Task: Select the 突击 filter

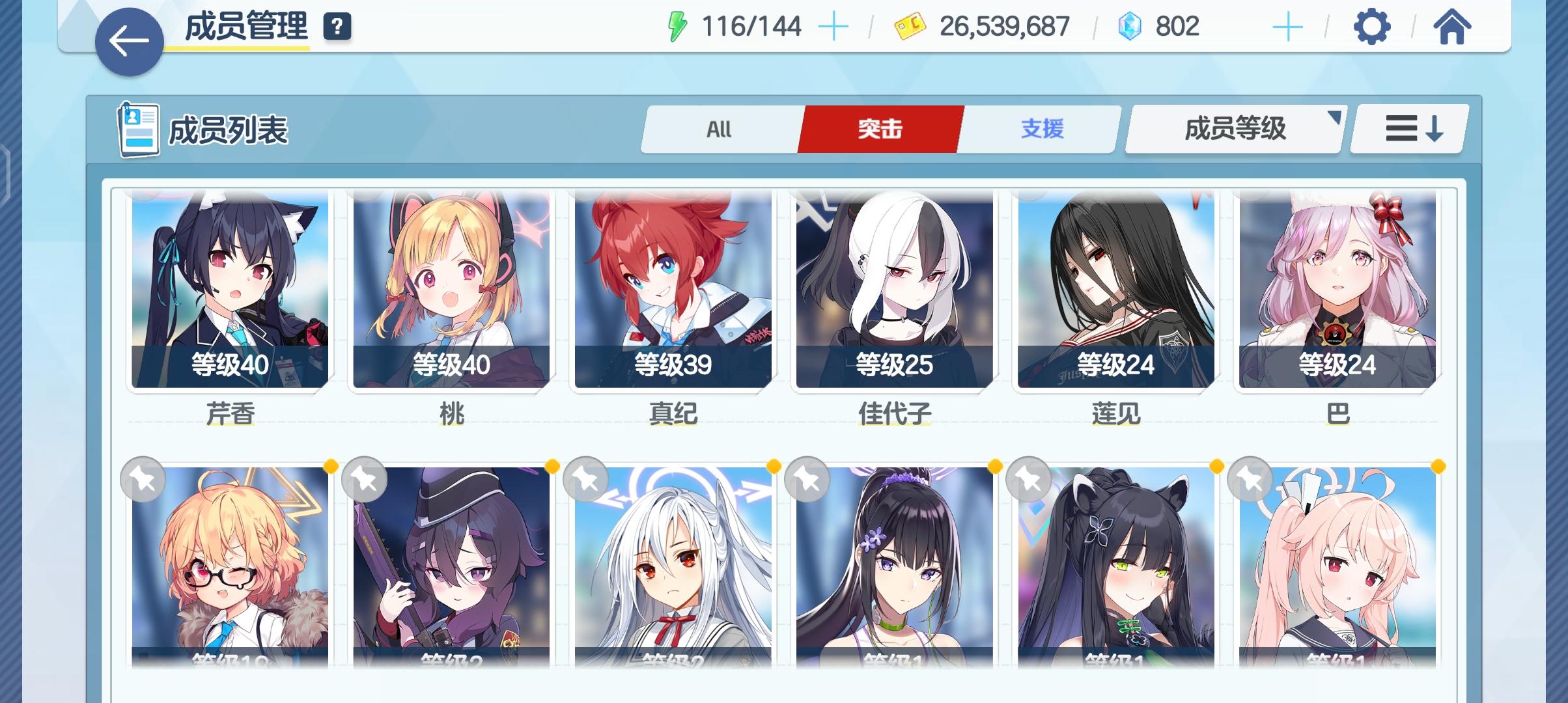Action: tap(880, 129)
